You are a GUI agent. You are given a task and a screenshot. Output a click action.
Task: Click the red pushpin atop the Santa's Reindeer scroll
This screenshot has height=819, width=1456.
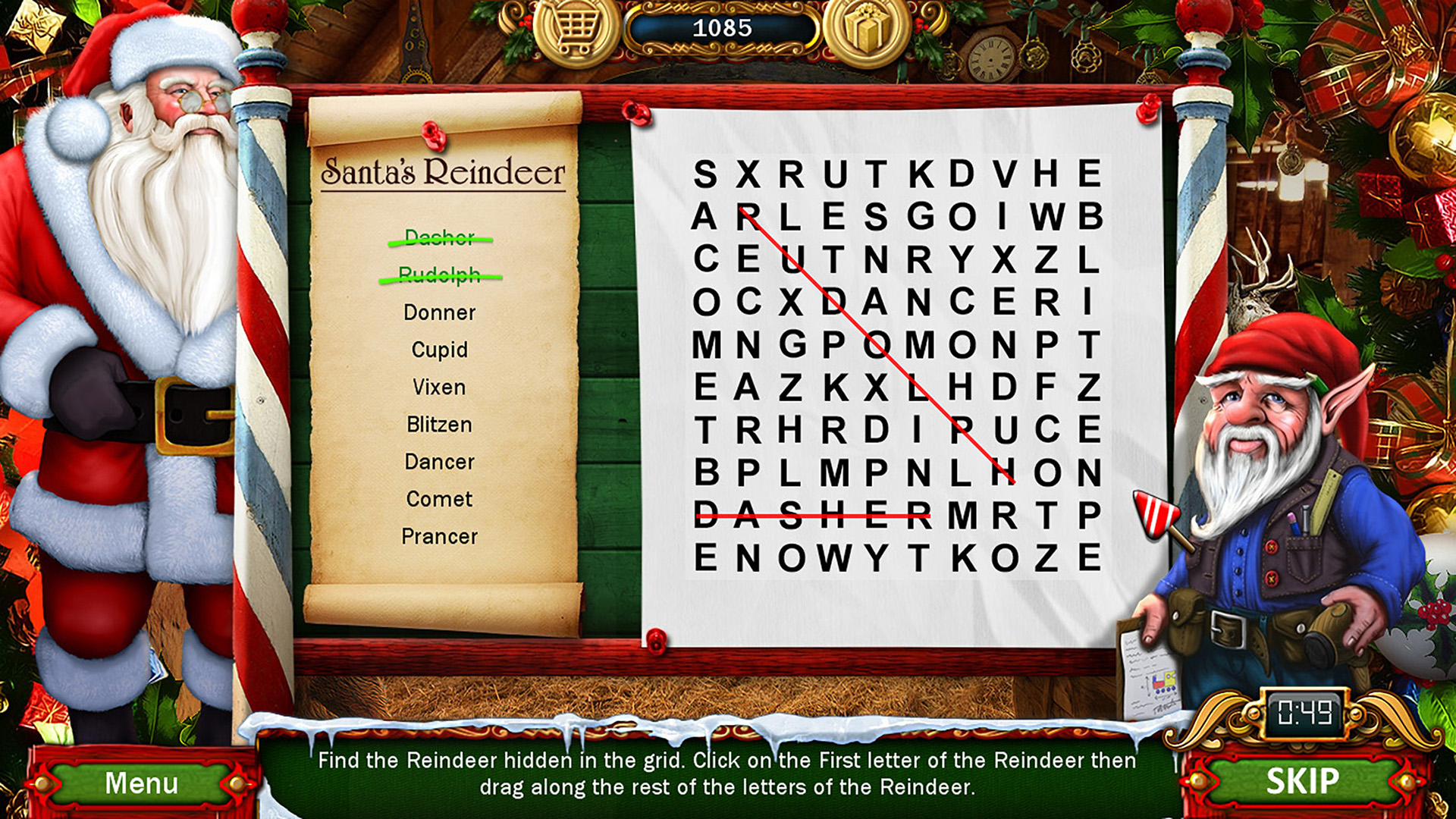(x=432, y=135)
